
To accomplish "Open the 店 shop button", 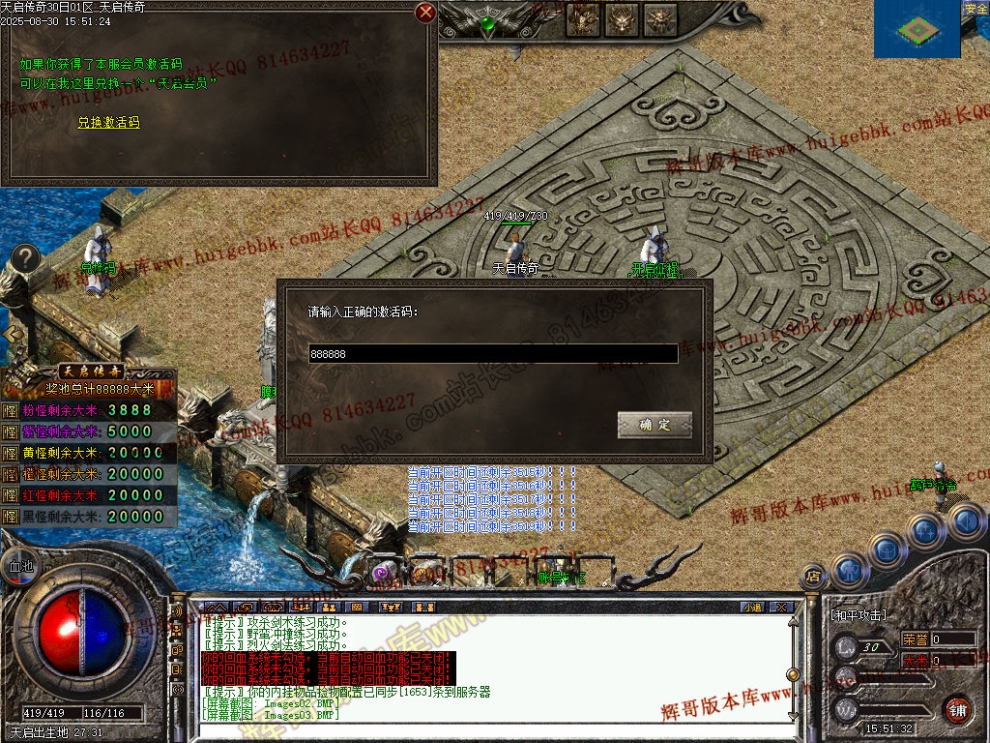I will pos(815,576).
